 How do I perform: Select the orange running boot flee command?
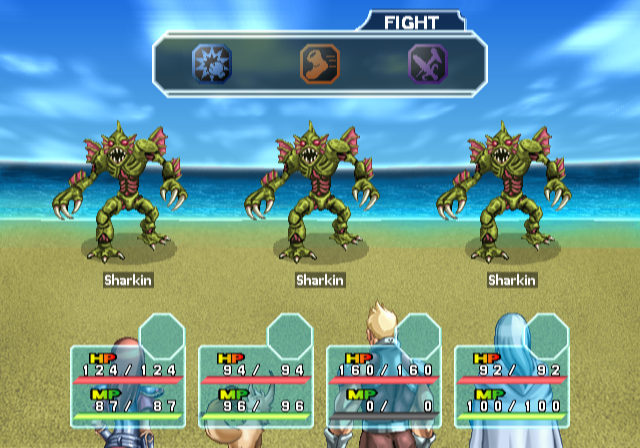[x=320, y=63]
